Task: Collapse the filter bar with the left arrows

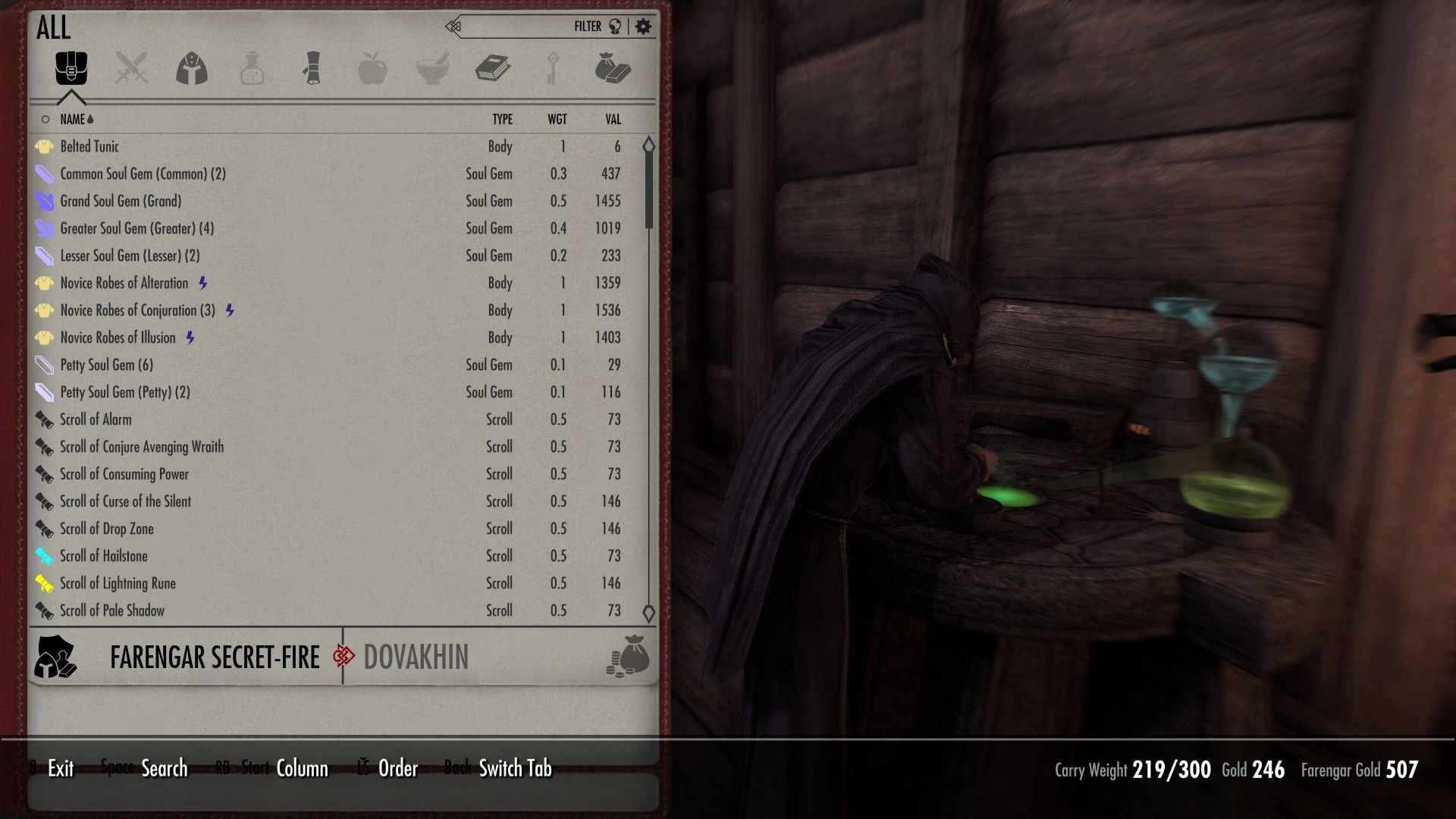Action: [x=453, y=25]
